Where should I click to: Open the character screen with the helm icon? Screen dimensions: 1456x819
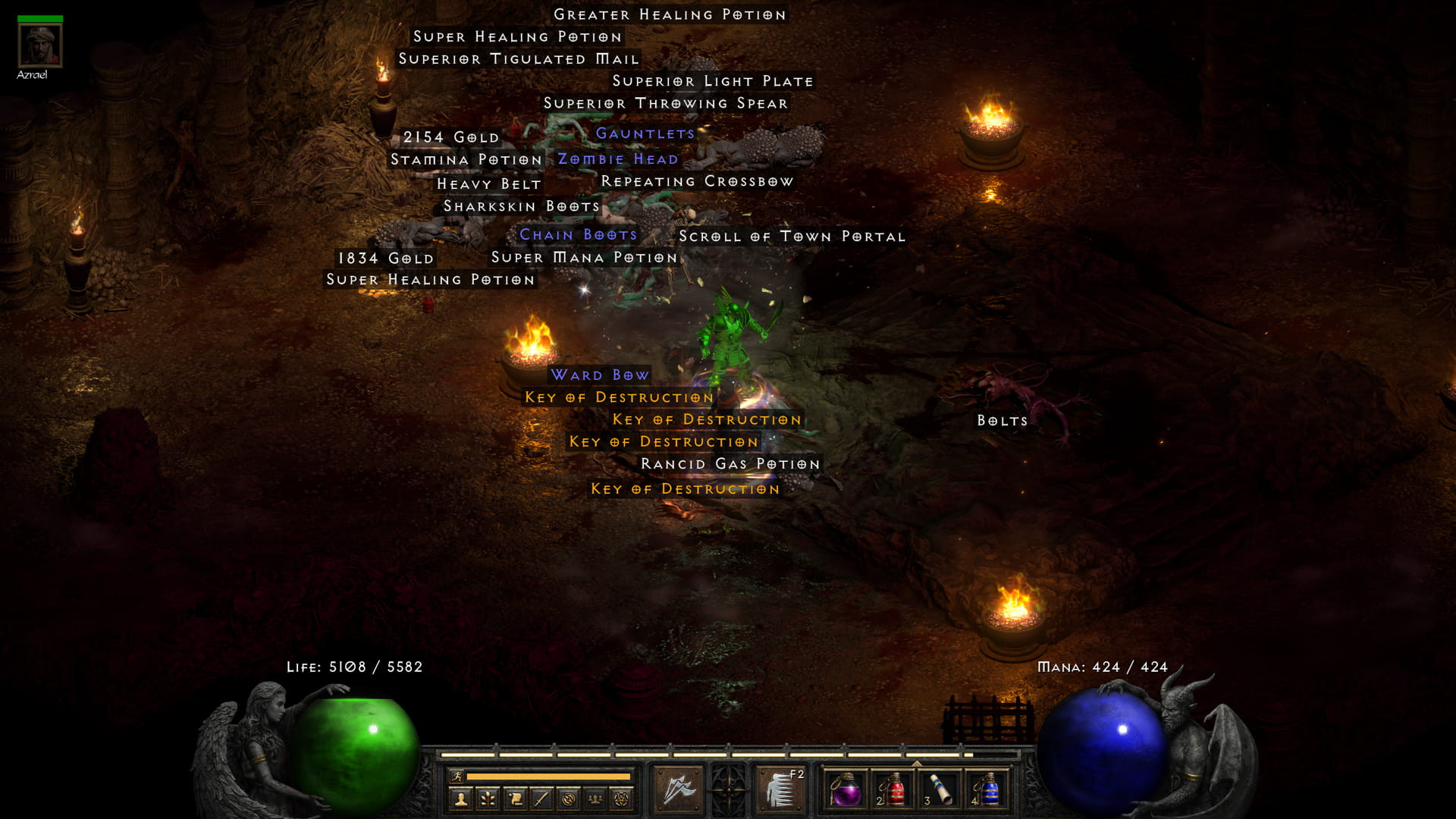point(460,798)
